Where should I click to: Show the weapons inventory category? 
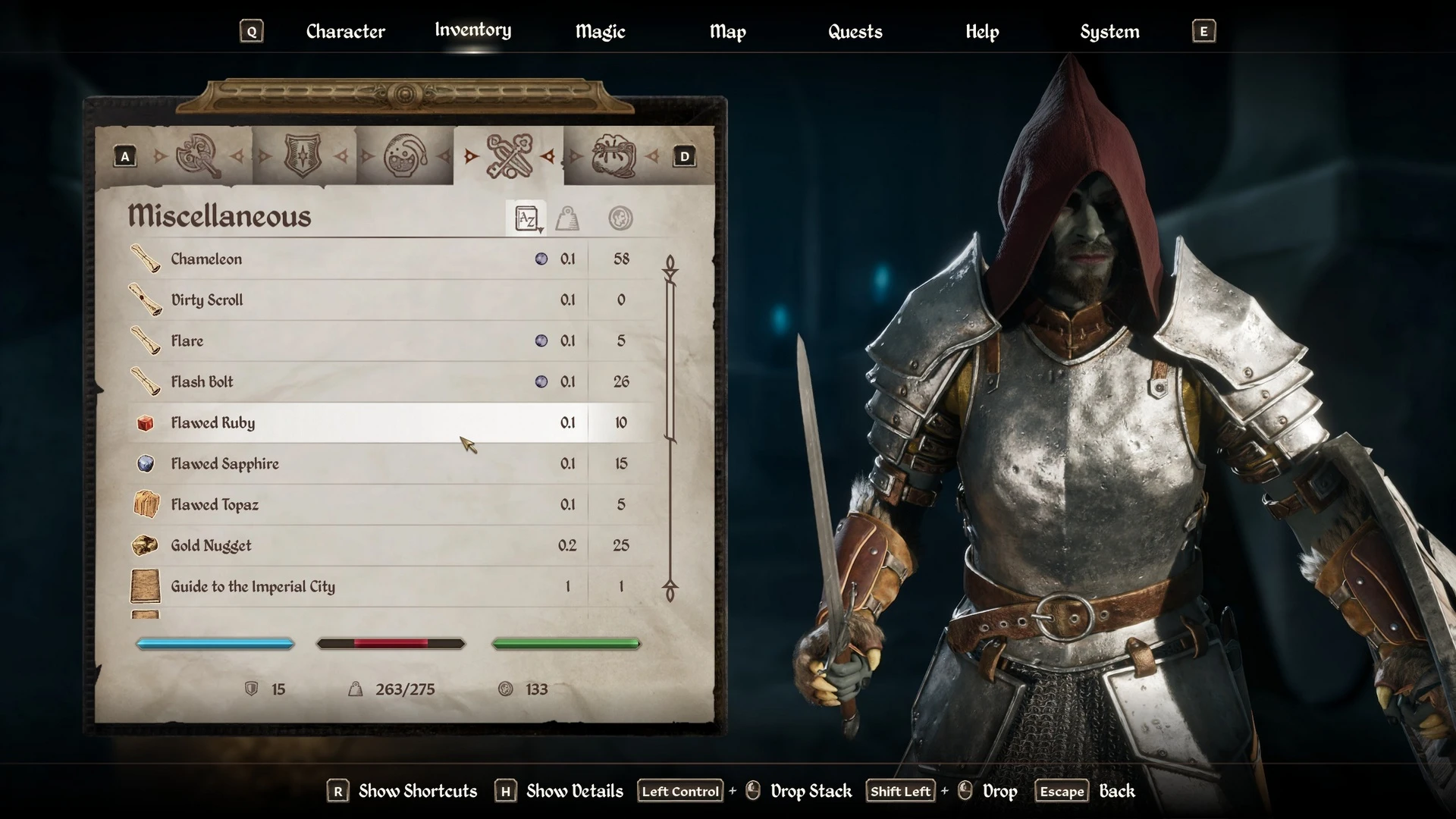click(x=198, y=156)
